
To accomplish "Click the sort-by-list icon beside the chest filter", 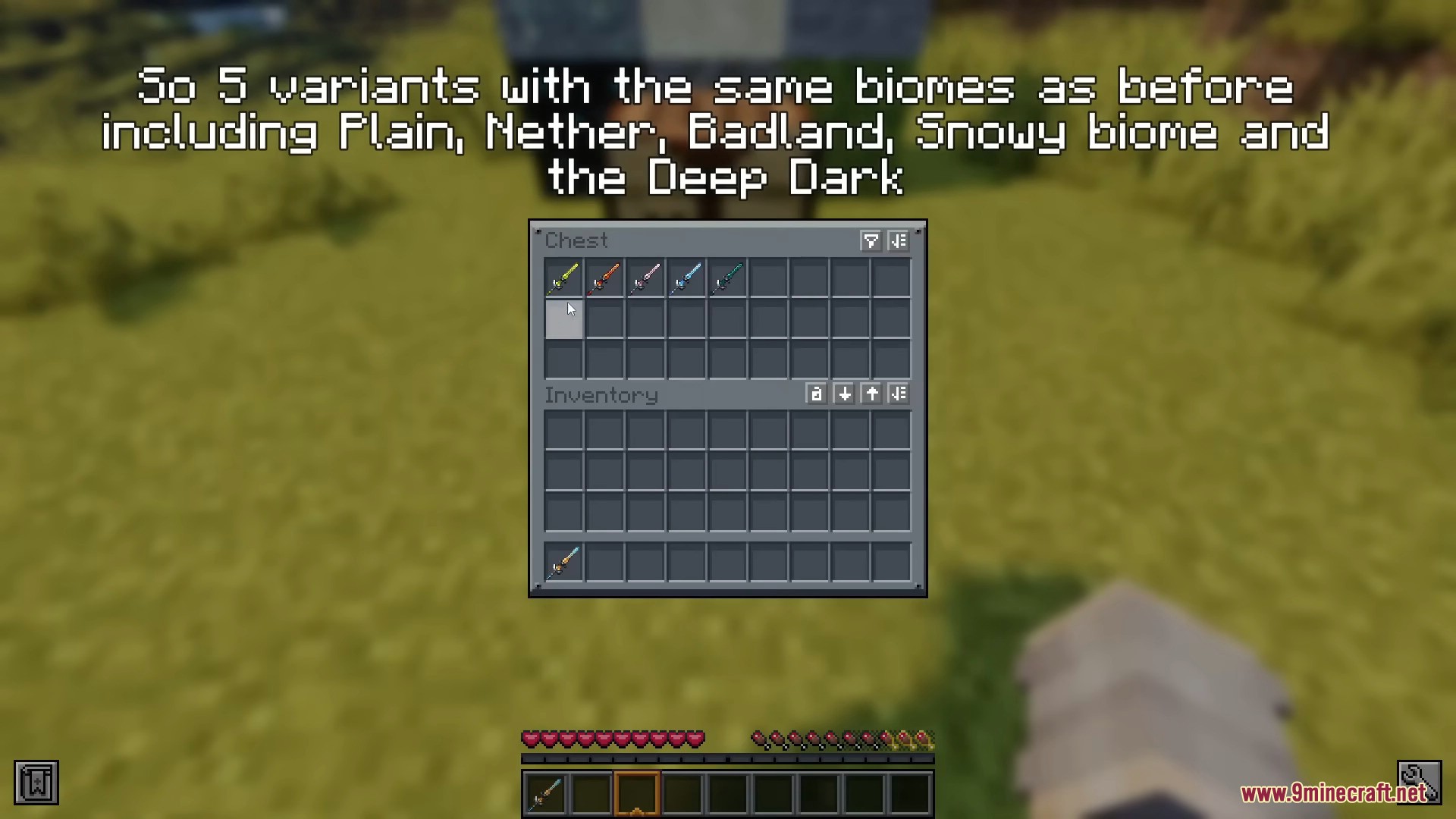I will click(899, 241).
